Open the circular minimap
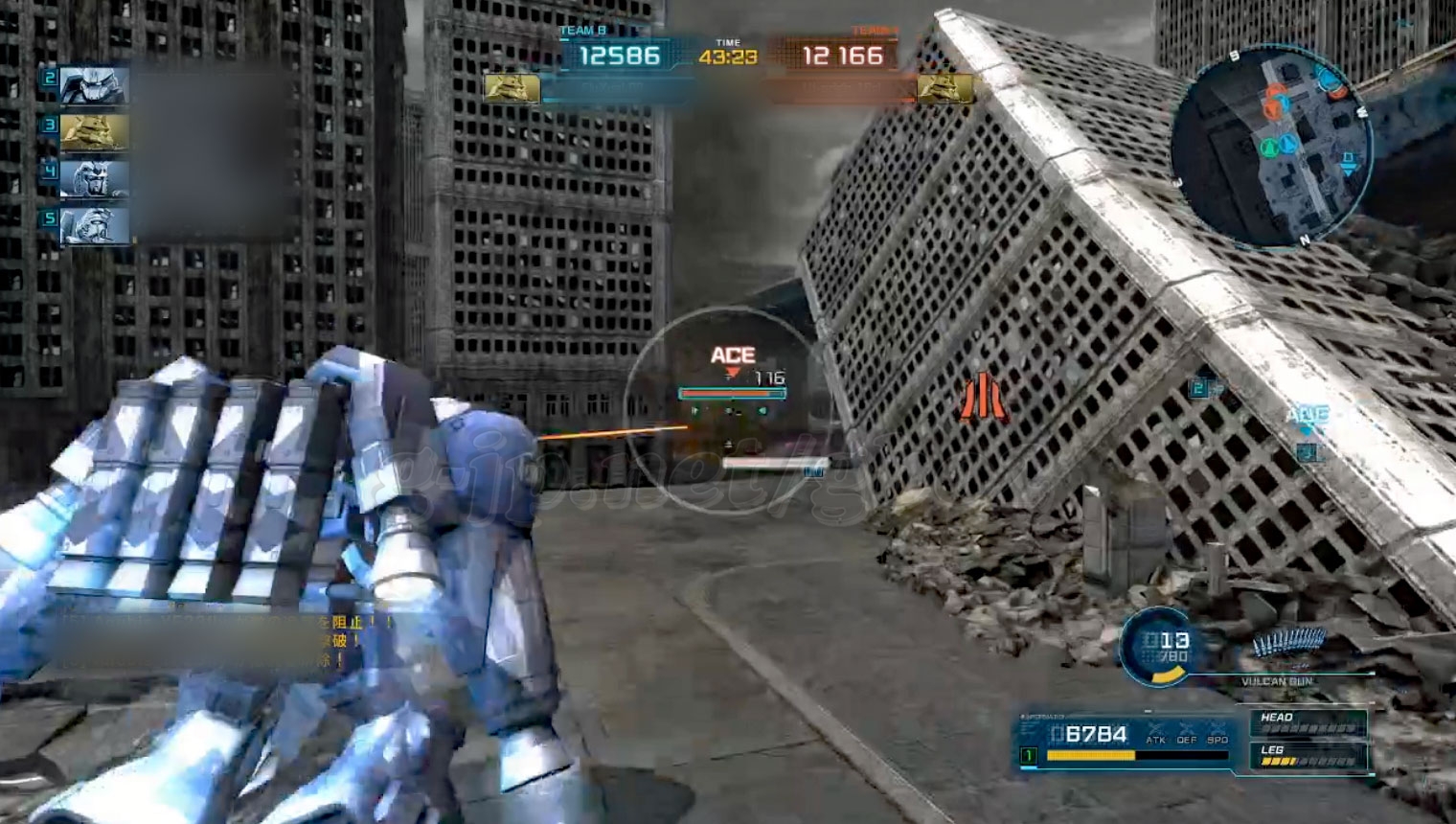 point(1272,146)
